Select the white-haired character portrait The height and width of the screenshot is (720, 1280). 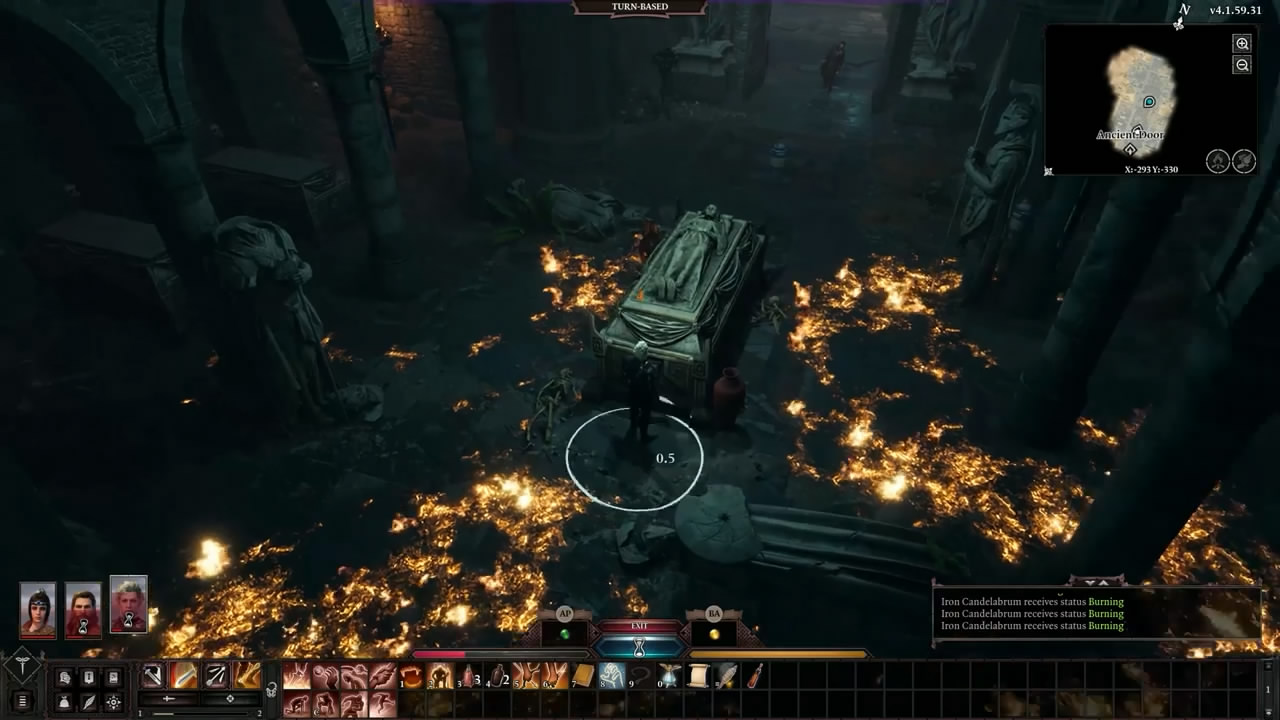(129, 604)
